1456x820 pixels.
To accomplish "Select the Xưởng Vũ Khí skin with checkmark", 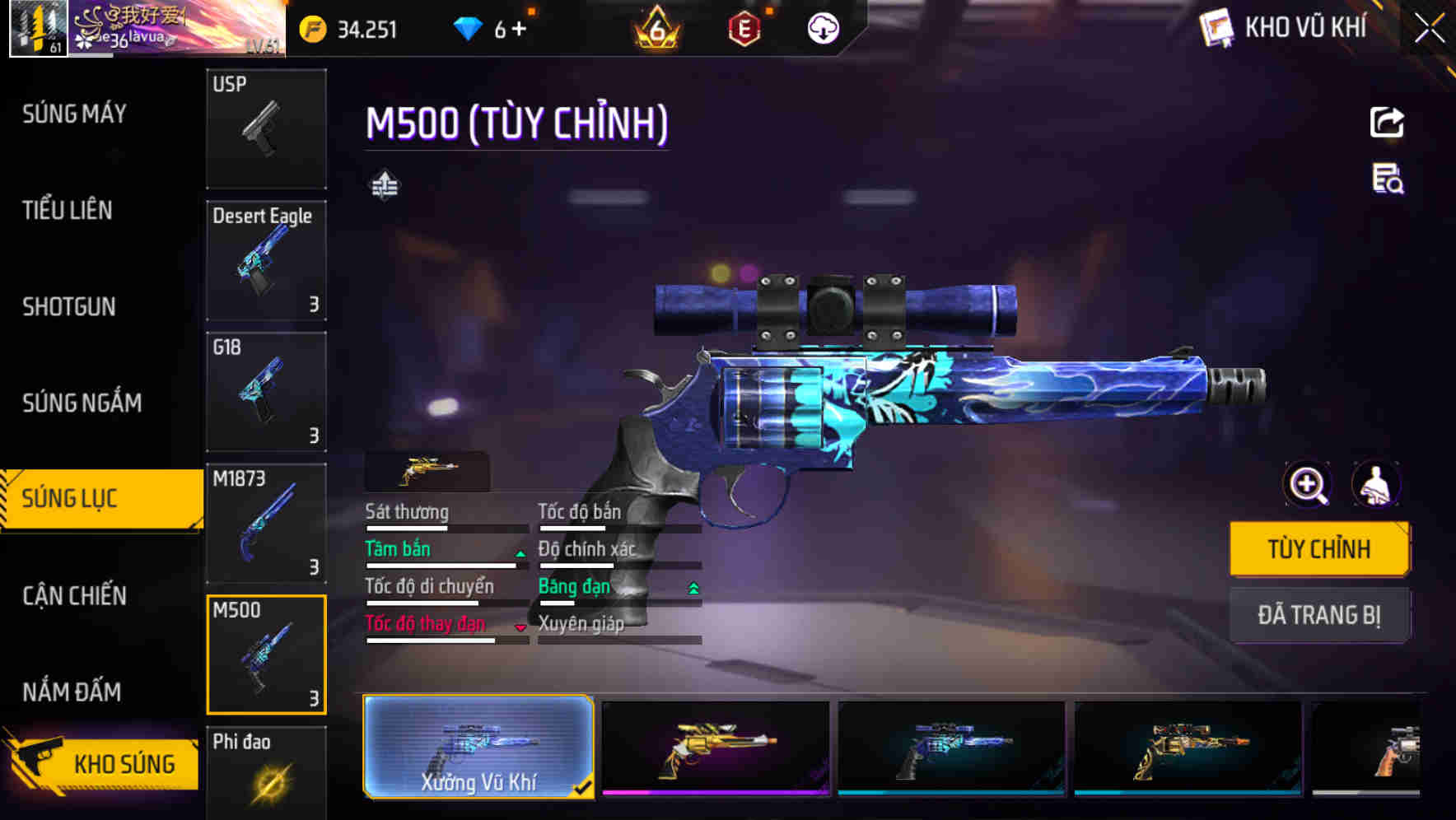I will pos(479,746).
